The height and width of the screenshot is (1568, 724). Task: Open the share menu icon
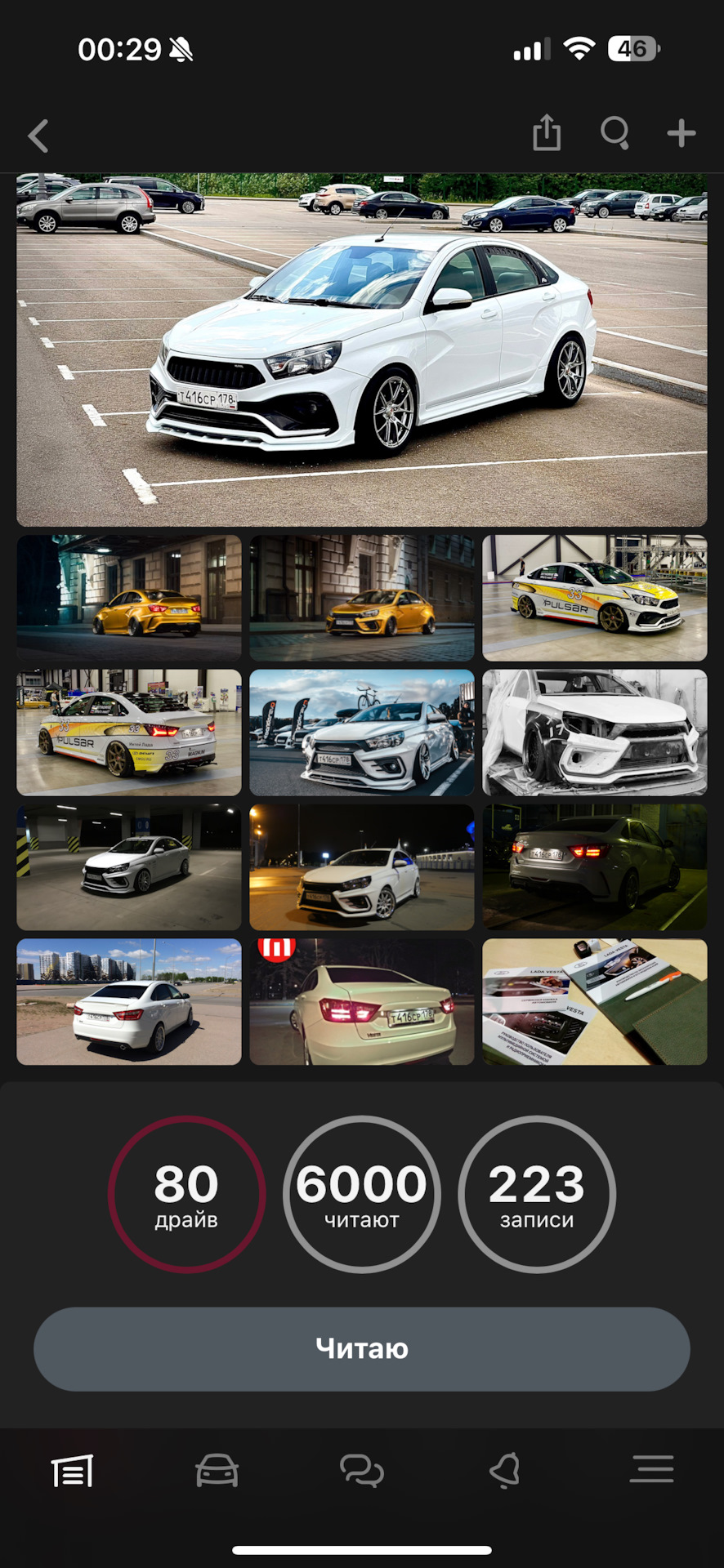[547, 133]
